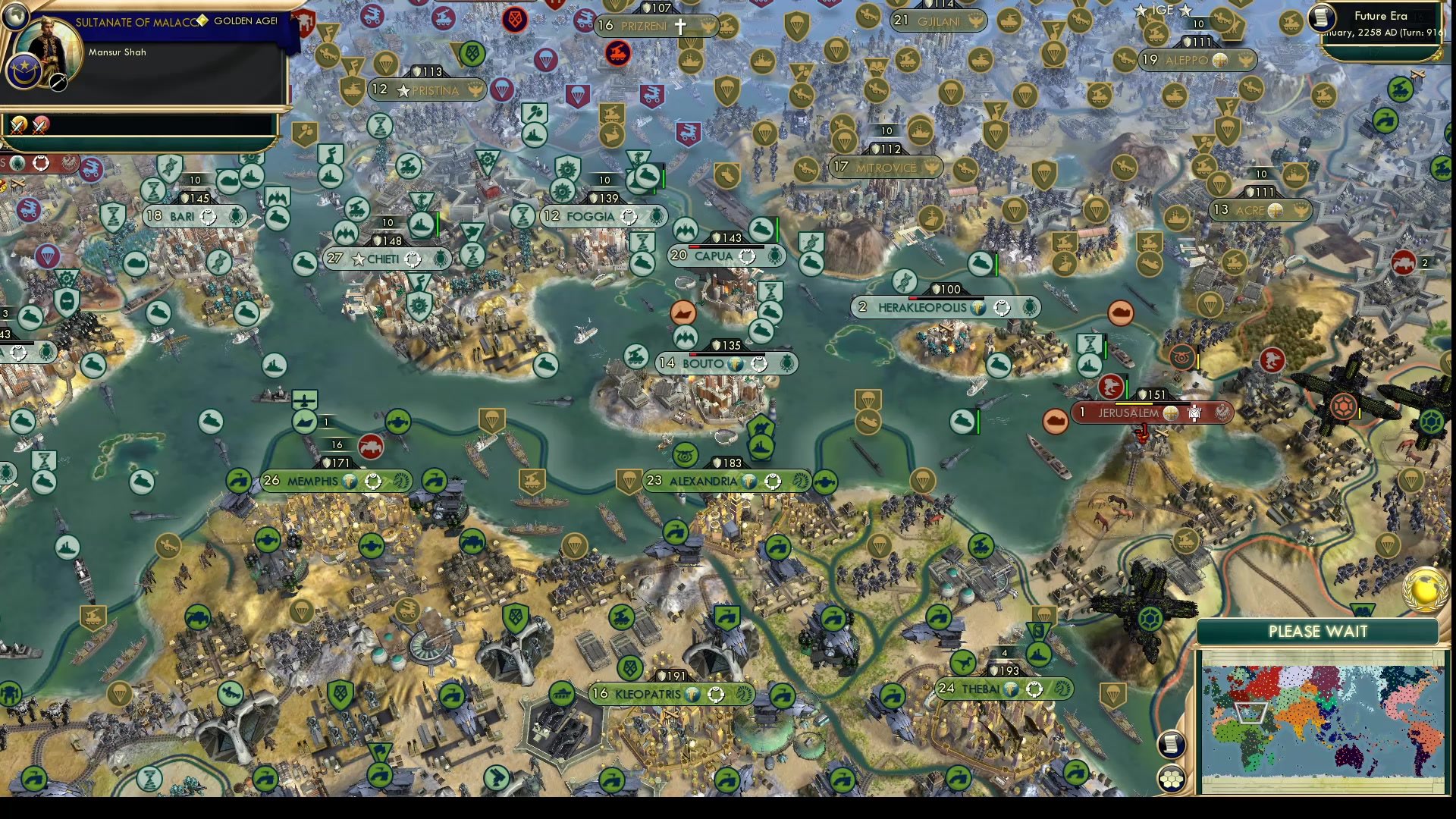Click the Golden Age diamond indicator
1456x819 pixels.
[203, 21]
